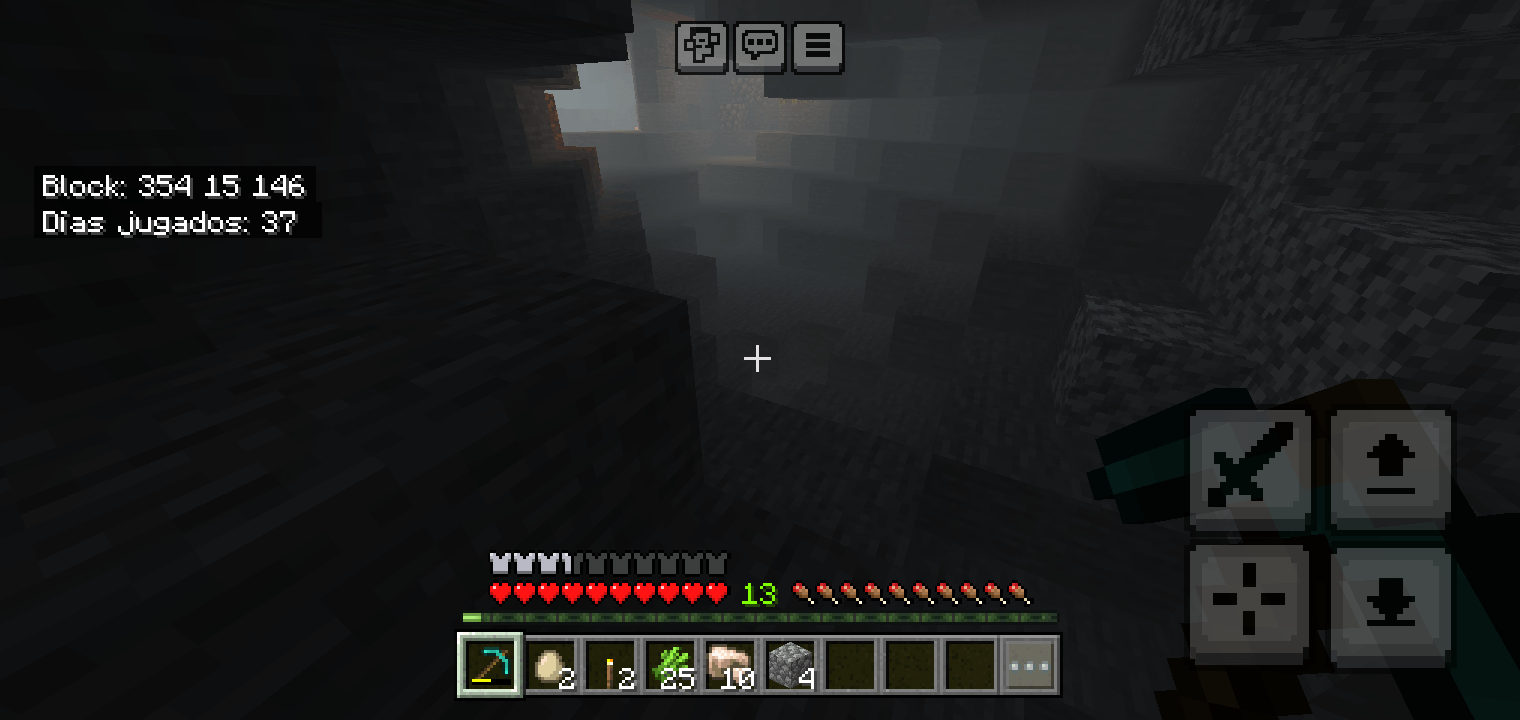Tap the first empty hotbar slot

point(850,663)
